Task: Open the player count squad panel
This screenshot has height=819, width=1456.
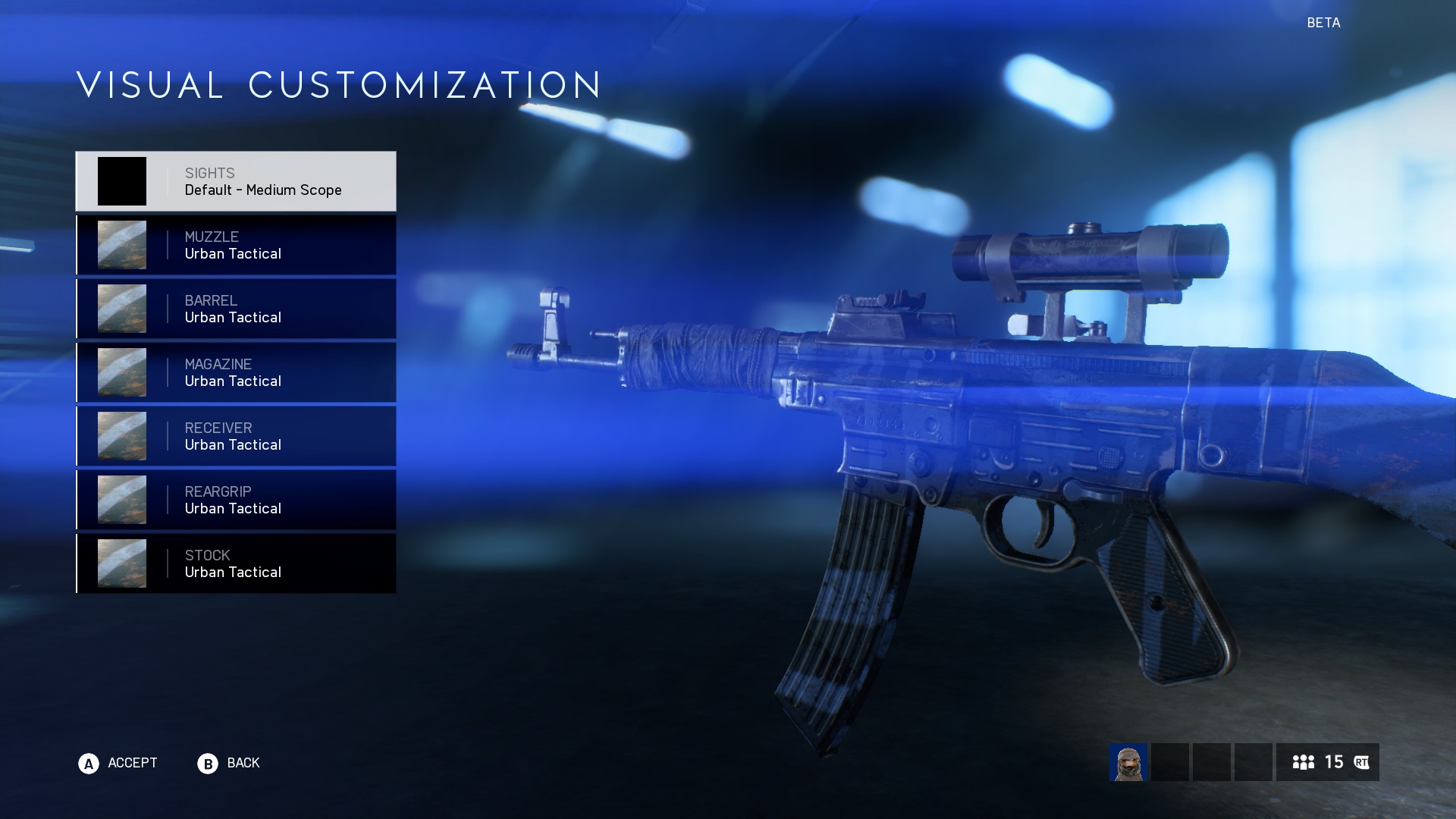Action: [1327, 762]
